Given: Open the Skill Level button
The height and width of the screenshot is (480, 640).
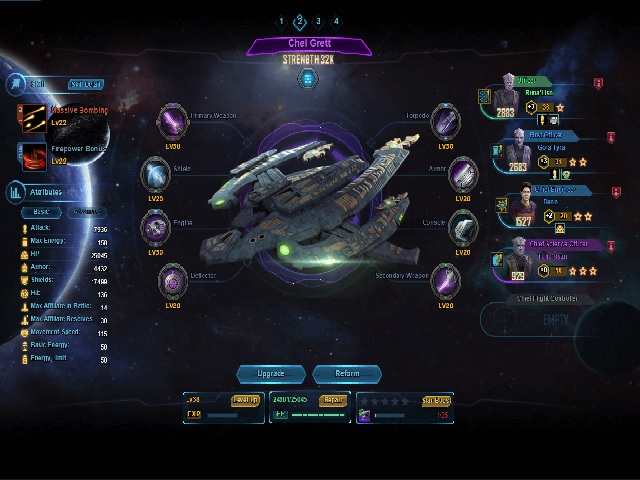Looking at the screenshot, I should pos(86,85).
